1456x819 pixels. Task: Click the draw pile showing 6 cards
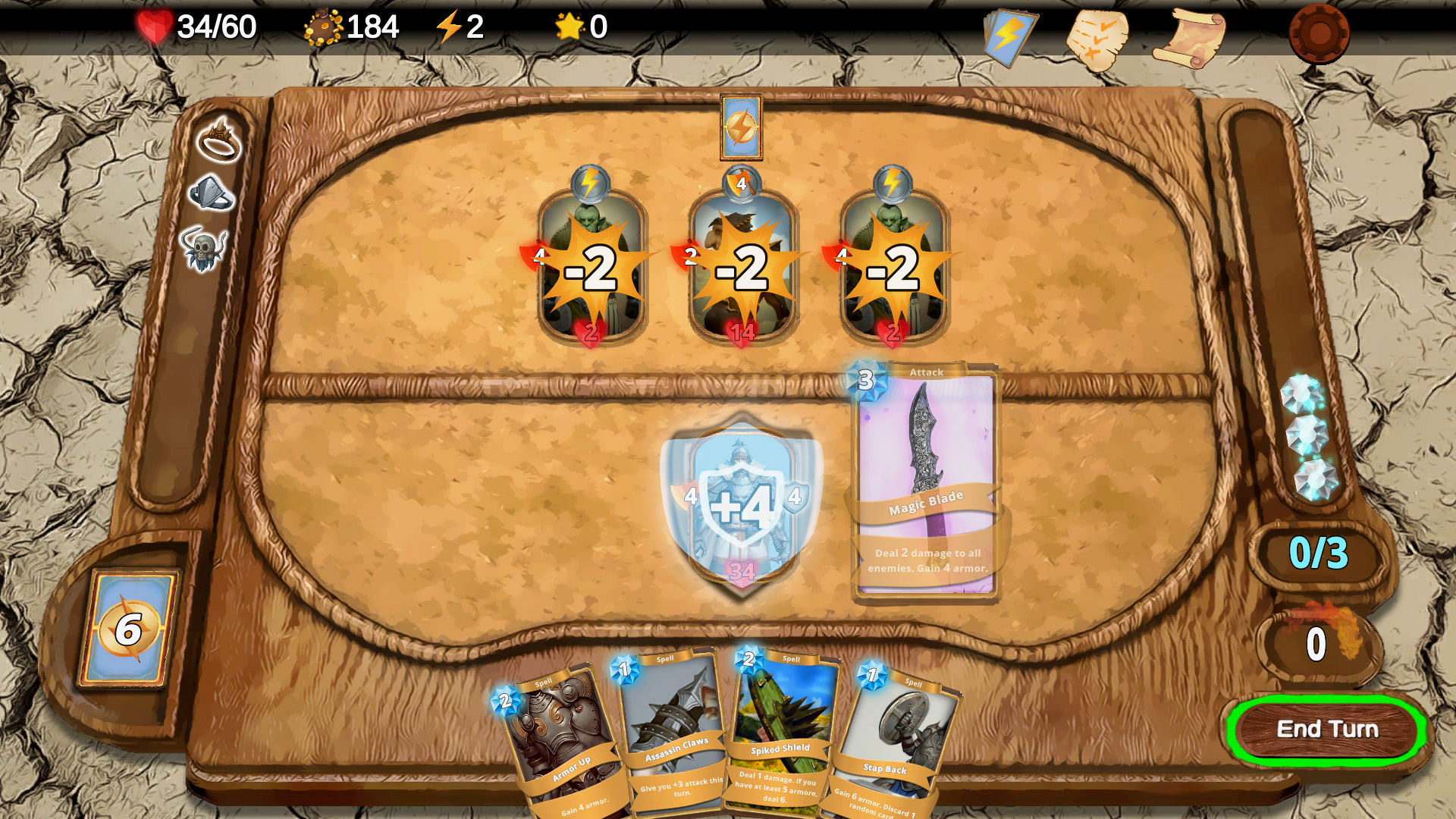coord(129,630)
